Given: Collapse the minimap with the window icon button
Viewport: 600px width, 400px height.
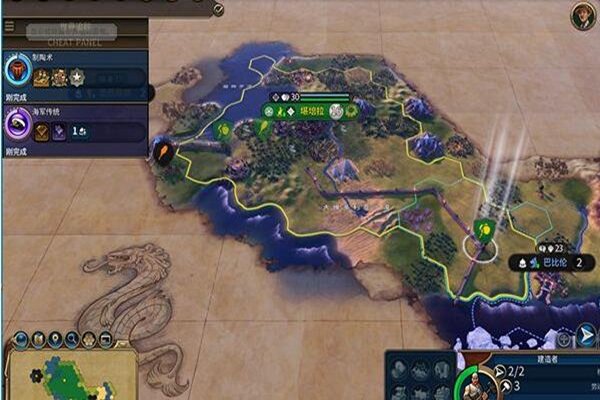Looking at the screenshot, I should pyautogui.click(x=106, y=338).
